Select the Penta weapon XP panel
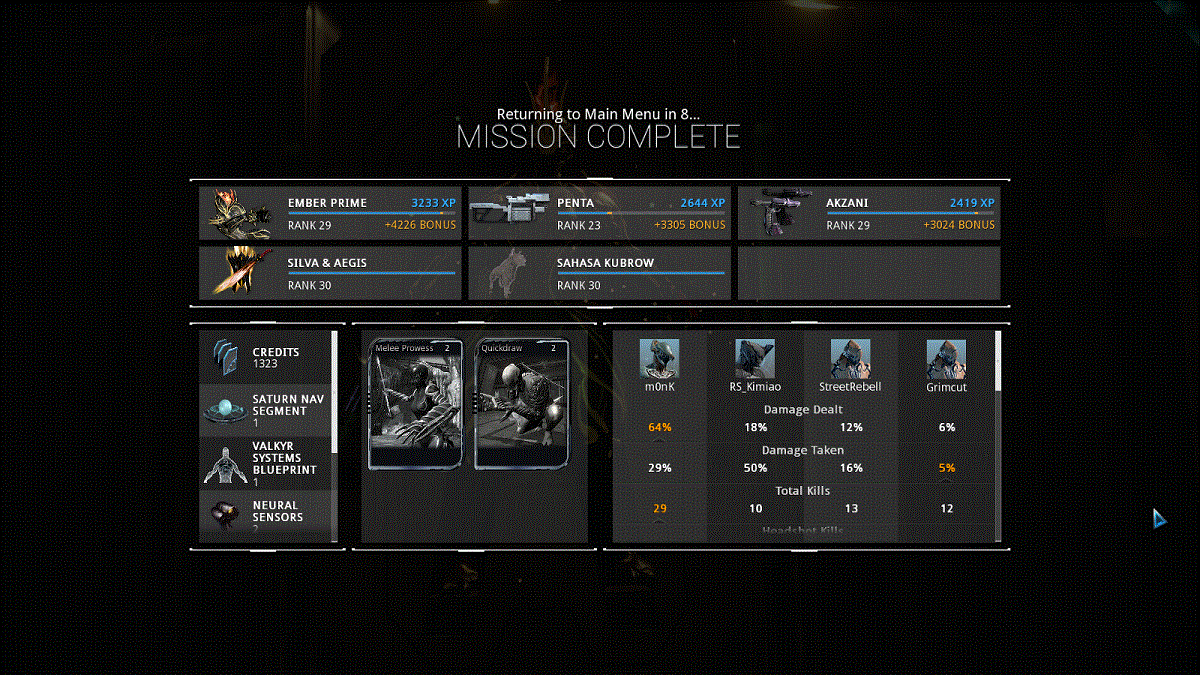 pyautogui.click(x=599, y=213)
